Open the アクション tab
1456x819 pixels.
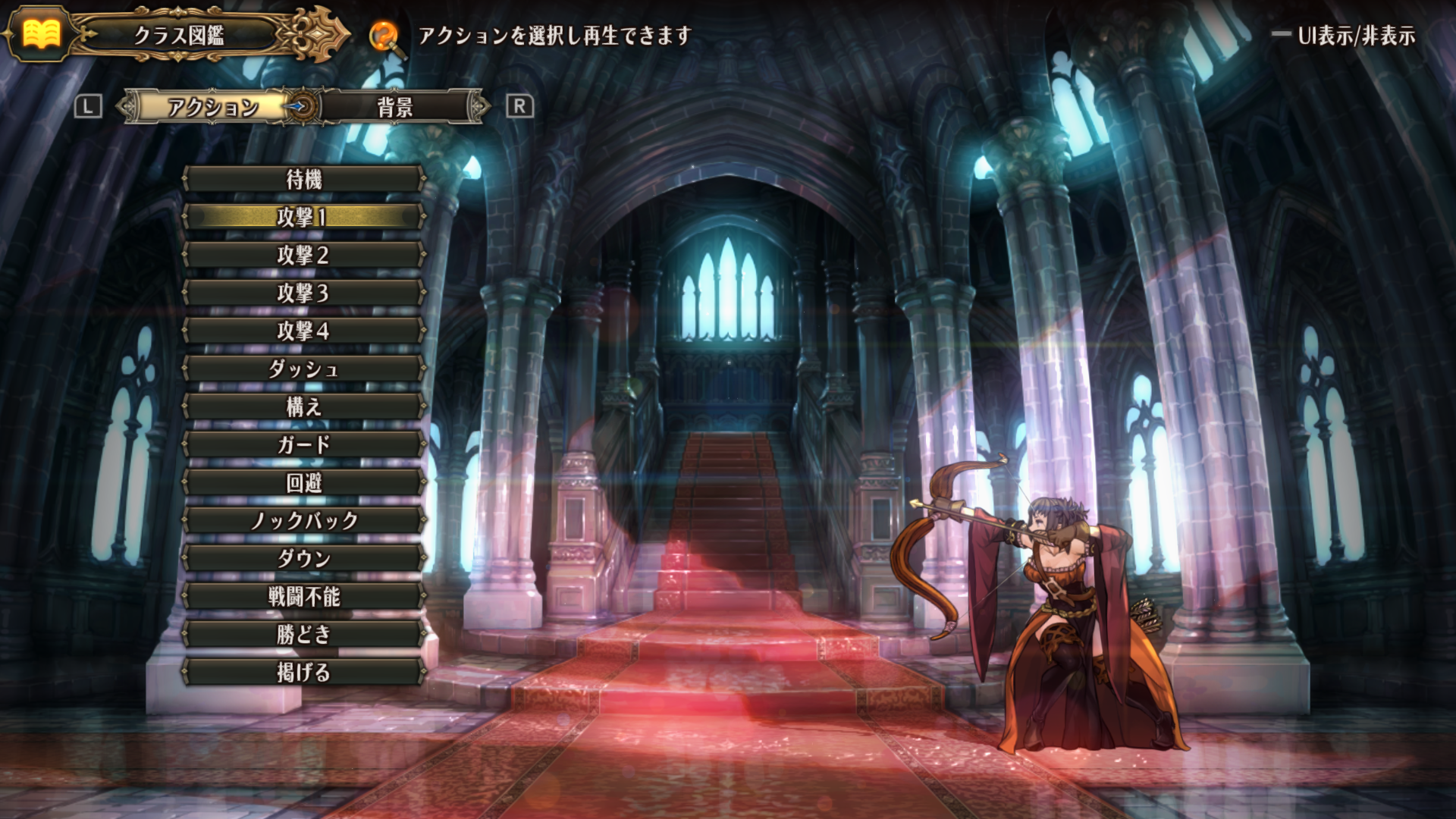click(x=212, y=107)
